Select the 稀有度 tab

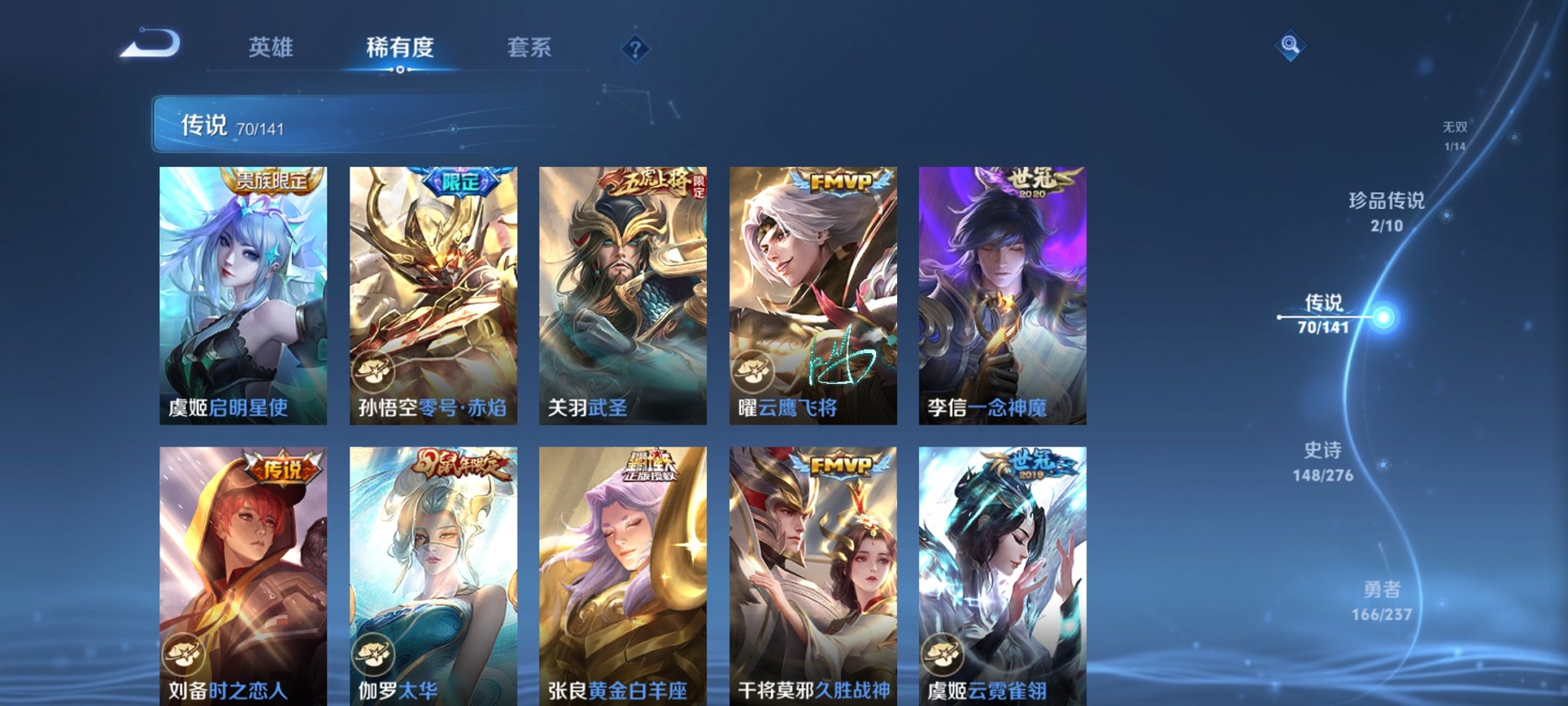coord(399,48)
